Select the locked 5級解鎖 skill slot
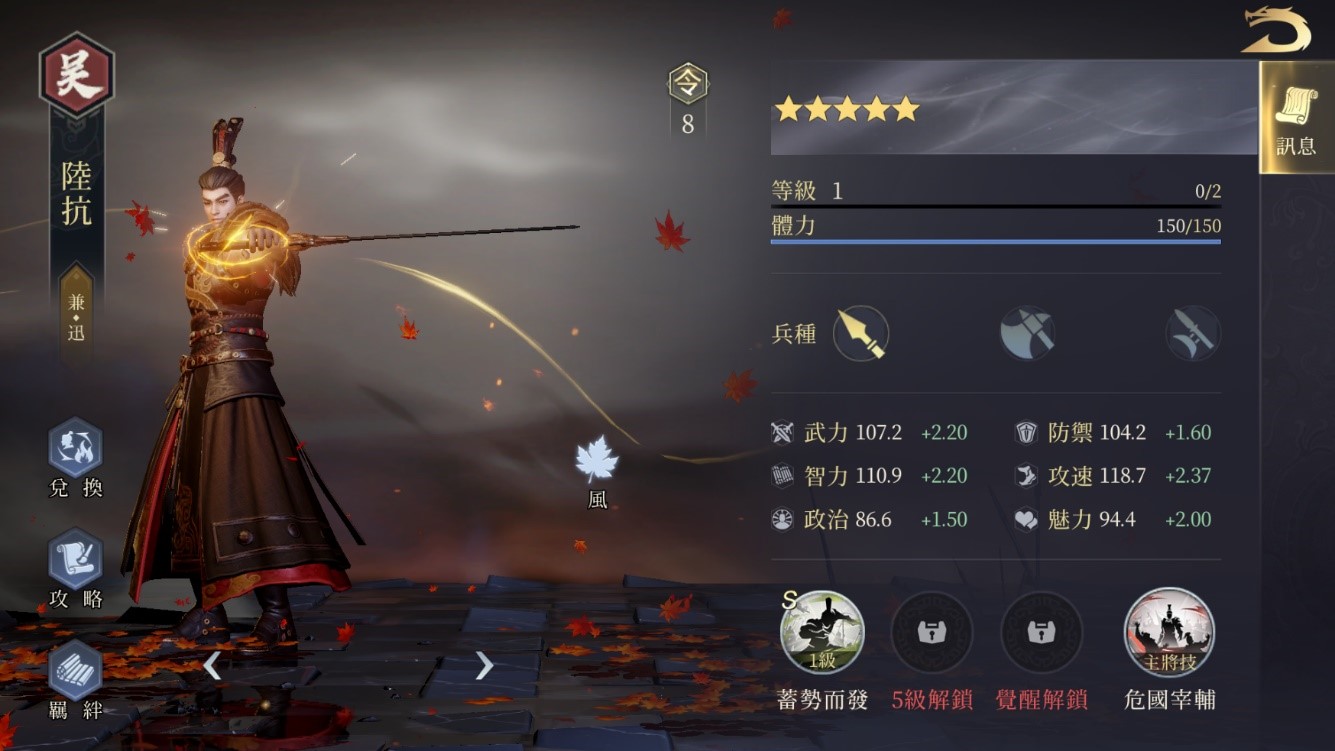 [x=931, y=632]
